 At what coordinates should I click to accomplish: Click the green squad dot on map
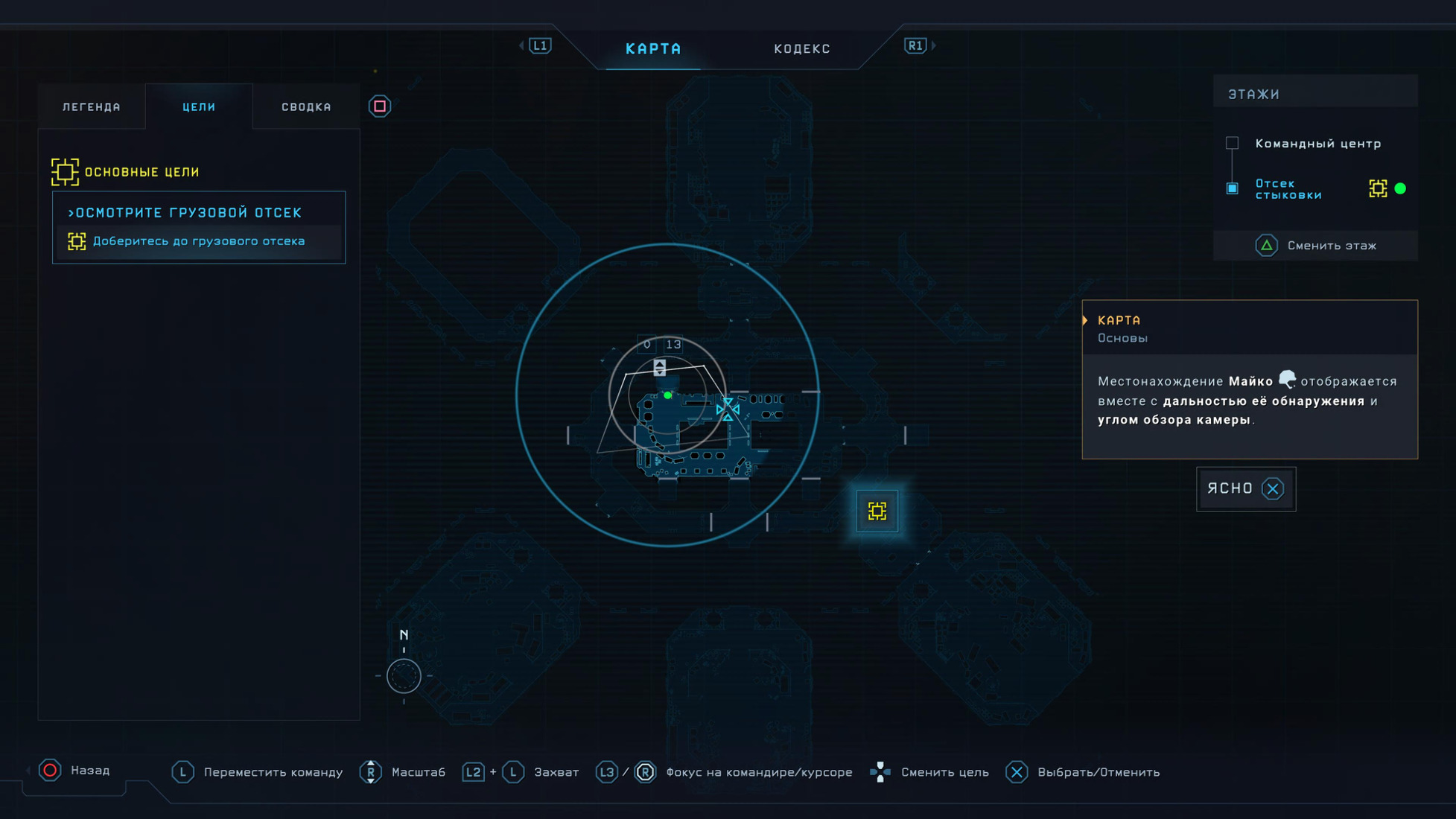click(667, 395)
